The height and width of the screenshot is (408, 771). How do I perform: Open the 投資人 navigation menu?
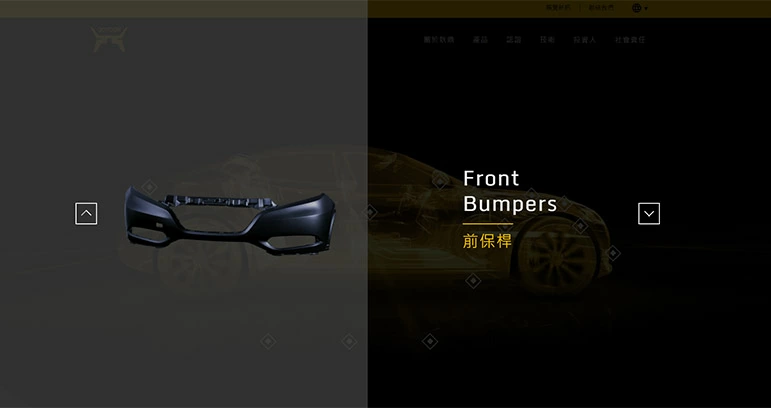click(x=585, y=40)
